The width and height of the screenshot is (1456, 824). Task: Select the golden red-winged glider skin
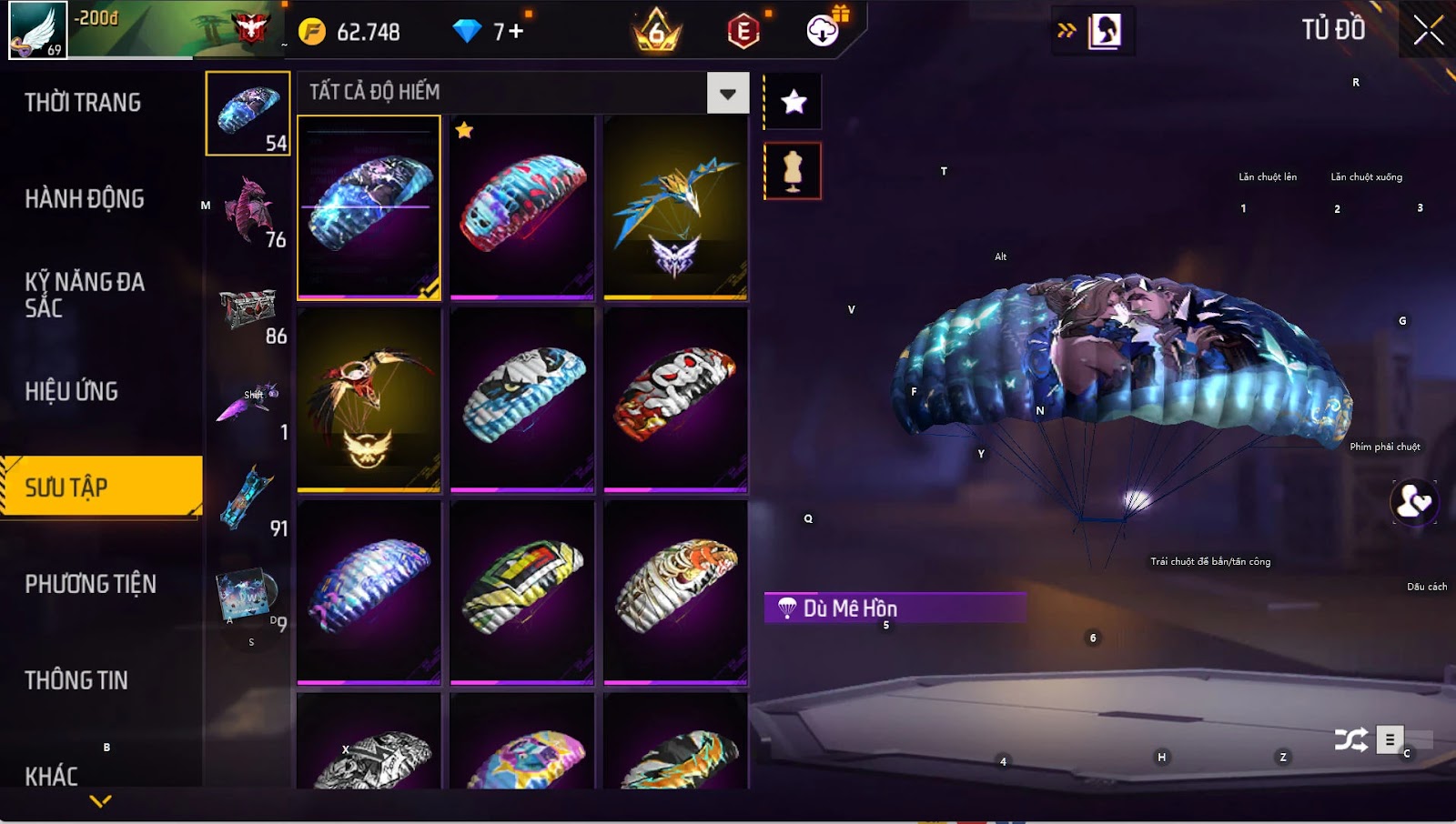(x=369, y=399)
